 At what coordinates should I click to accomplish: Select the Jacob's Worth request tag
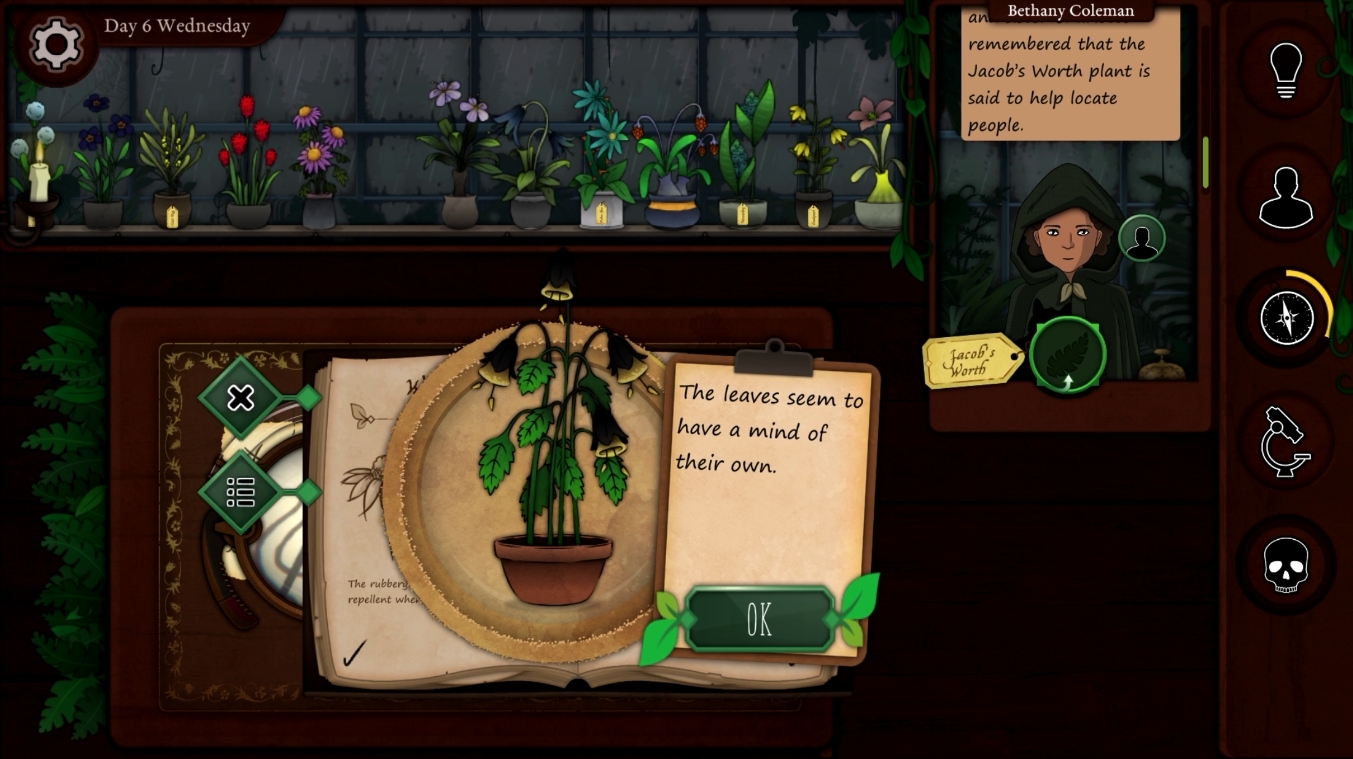pos(970,361)
